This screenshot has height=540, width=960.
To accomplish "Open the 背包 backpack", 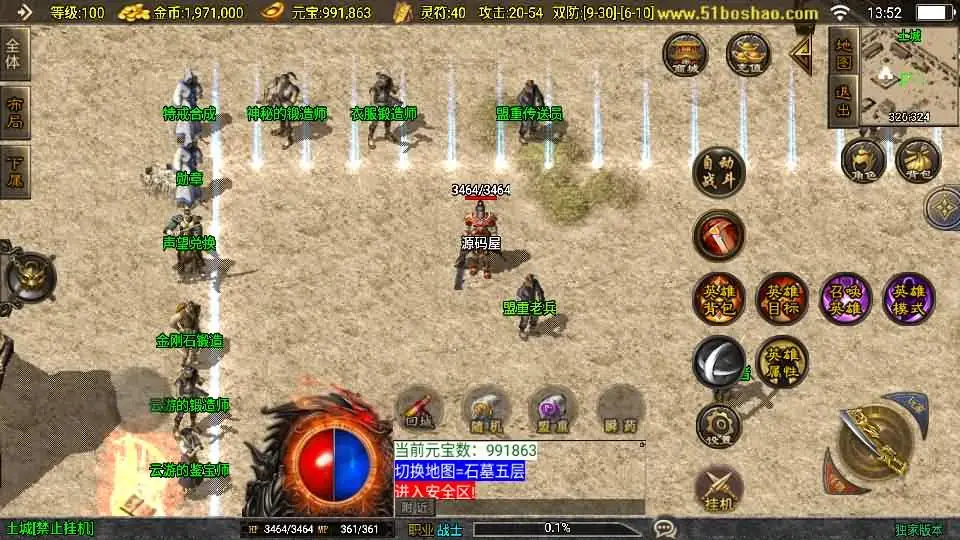I will [918, 160].
